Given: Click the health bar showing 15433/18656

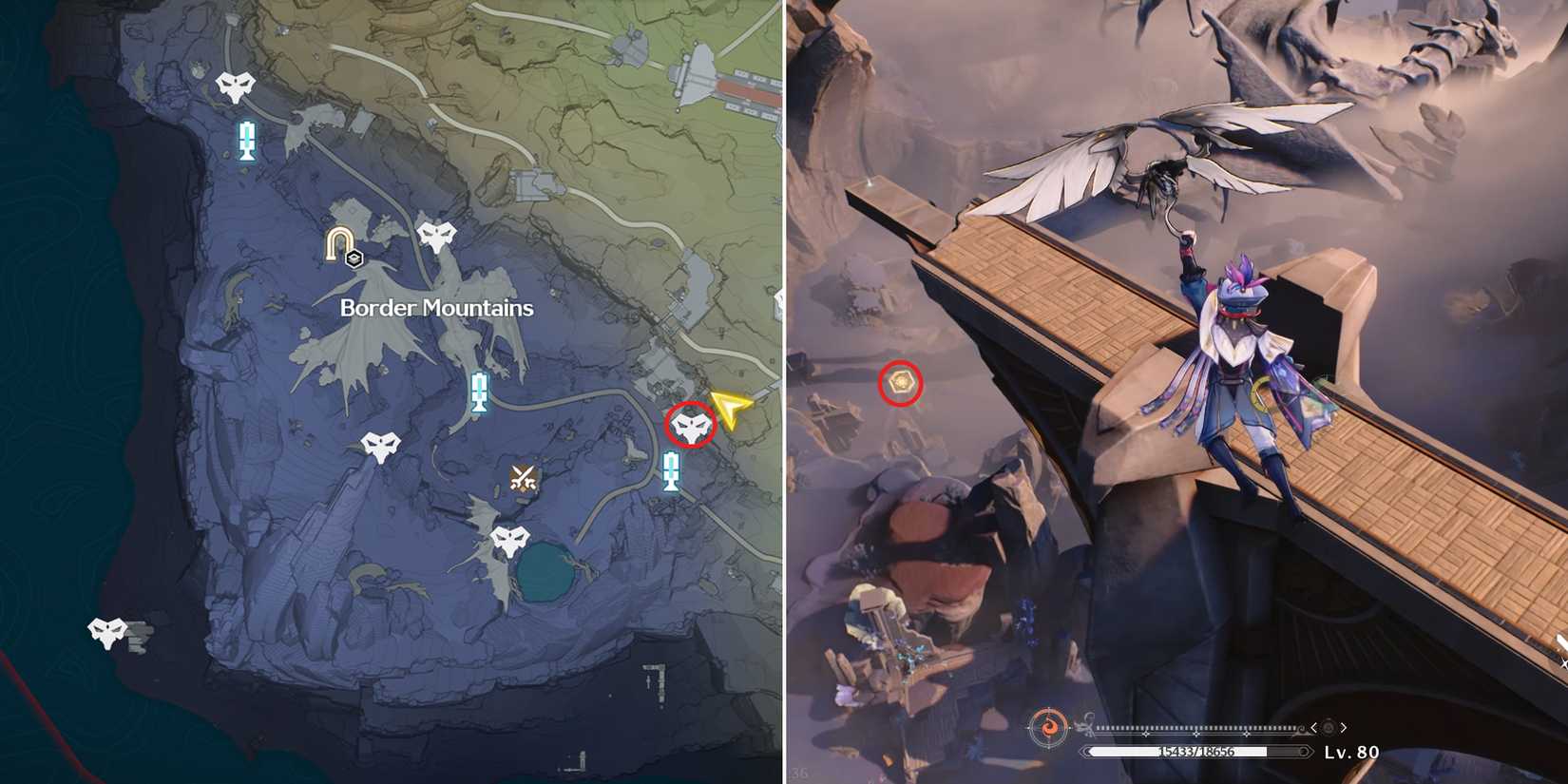Looking at the screenshot, I should [x=1195, y=752].
